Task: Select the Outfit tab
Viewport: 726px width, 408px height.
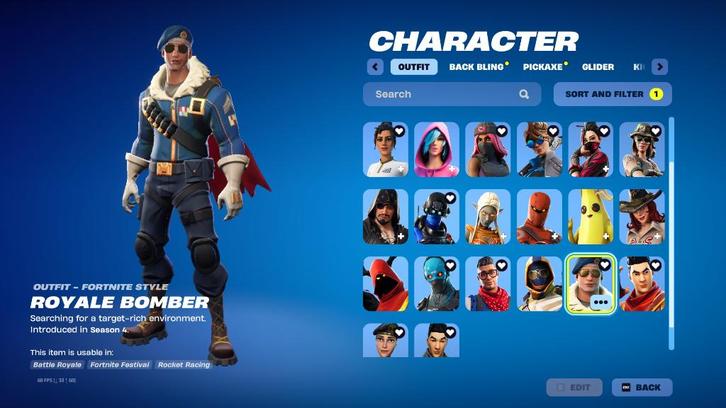Action: pos(414,67)
